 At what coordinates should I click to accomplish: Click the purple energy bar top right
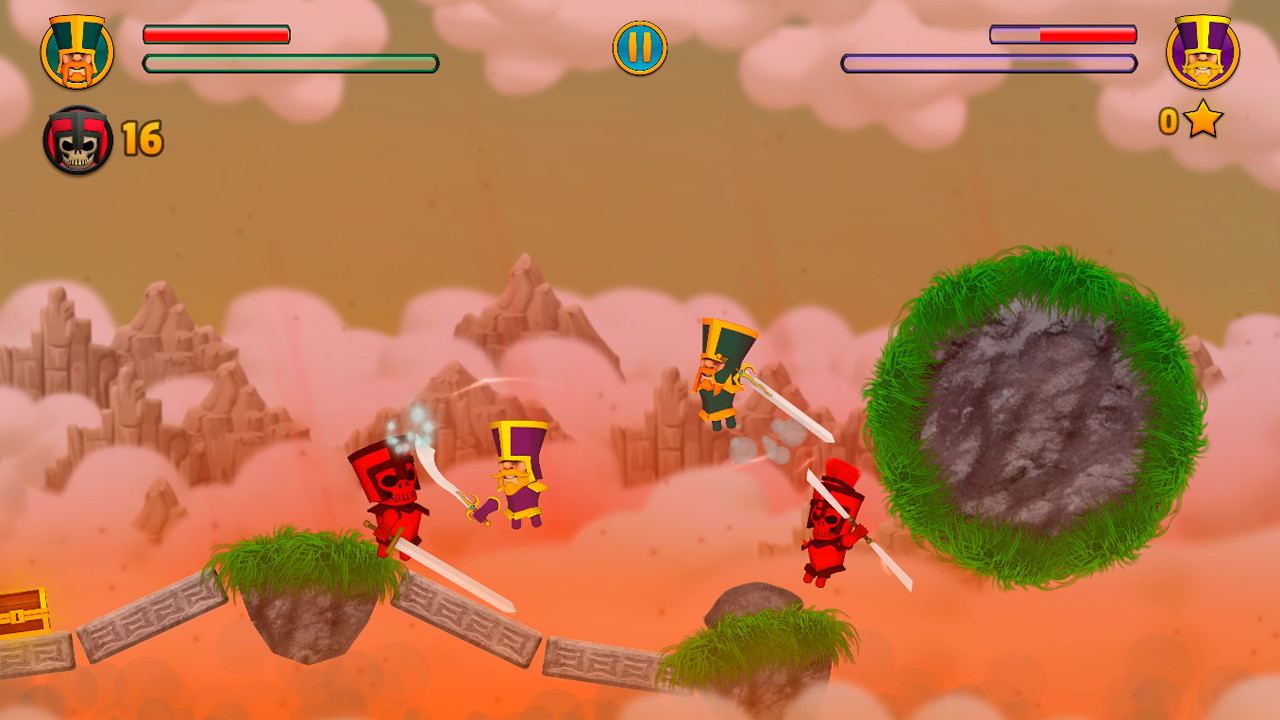pyautogui.click(x=988, y=62)
